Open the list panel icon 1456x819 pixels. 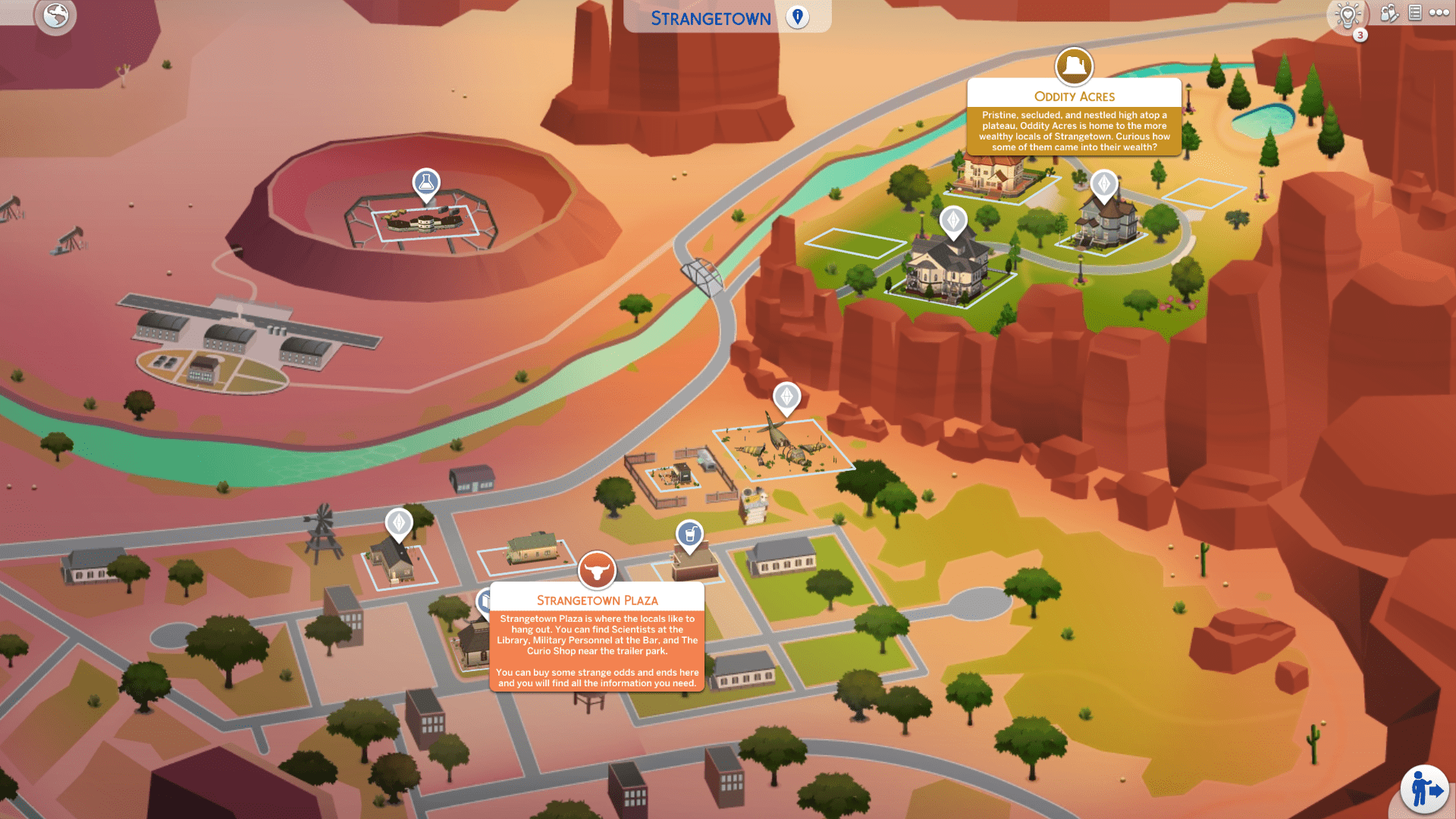[1415, 13]
